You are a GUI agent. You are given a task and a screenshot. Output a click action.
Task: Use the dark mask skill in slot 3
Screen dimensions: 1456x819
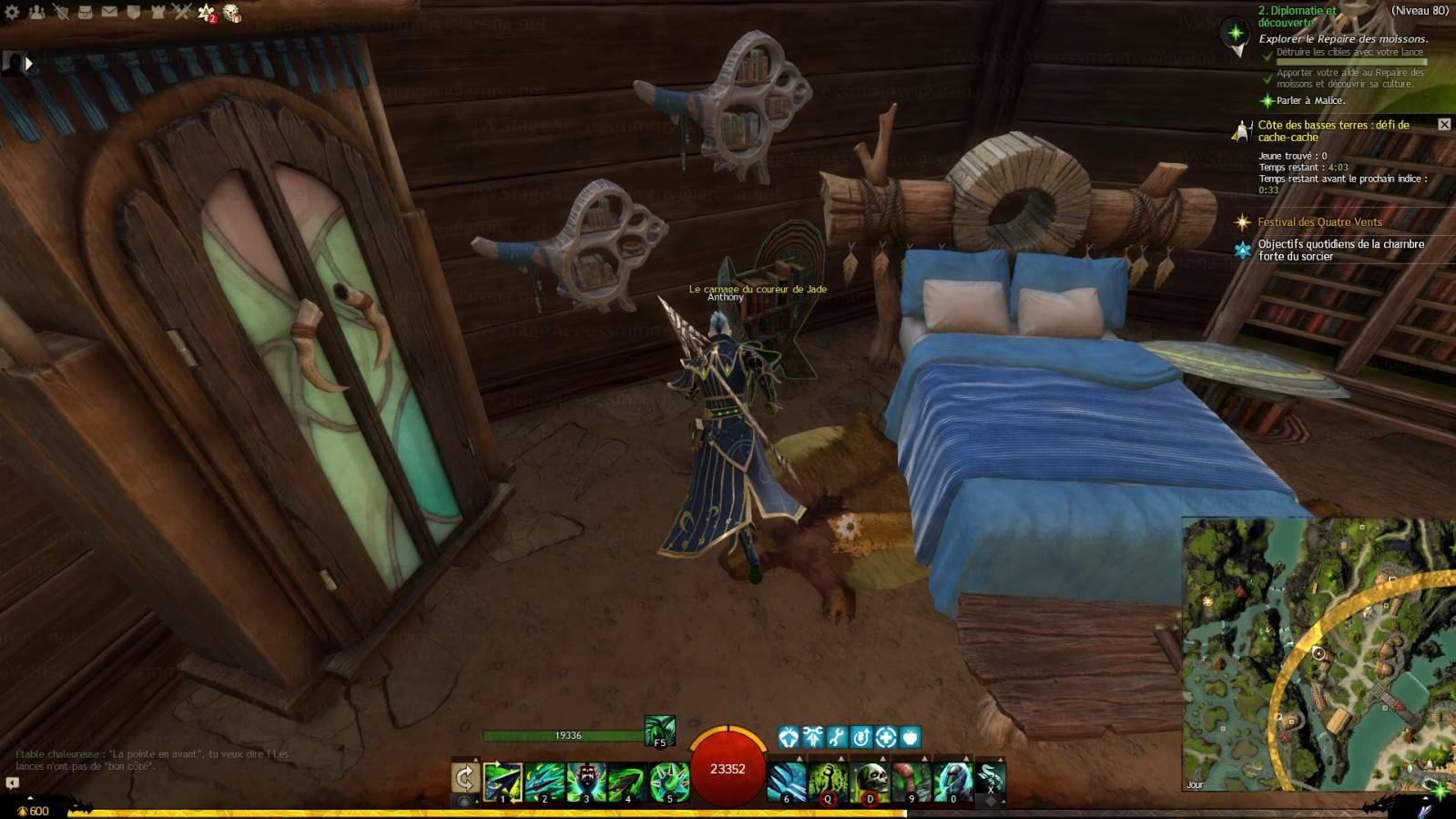point(585,782)
